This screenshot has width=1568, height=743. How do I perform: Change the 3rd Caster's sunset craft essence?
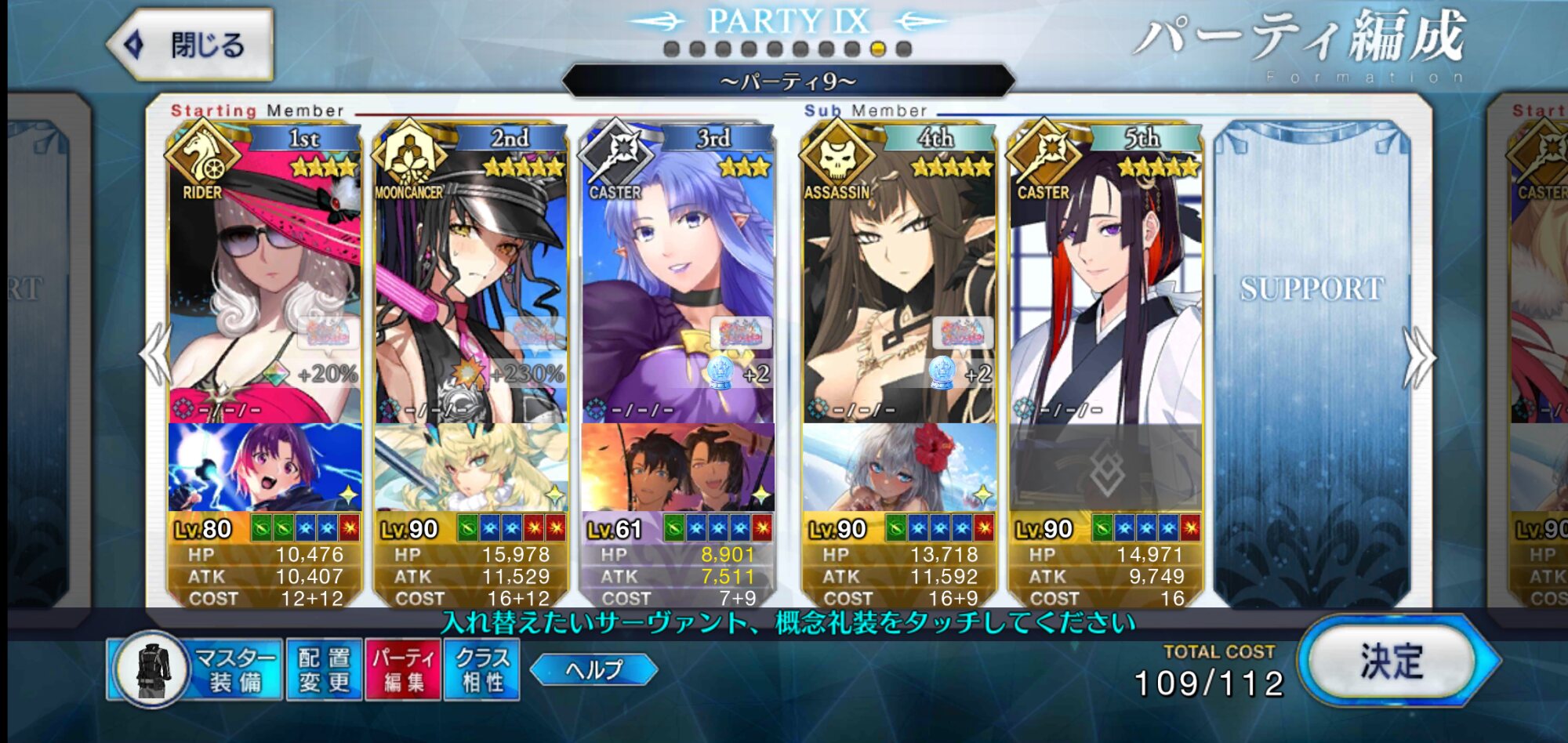coord(677,467)
